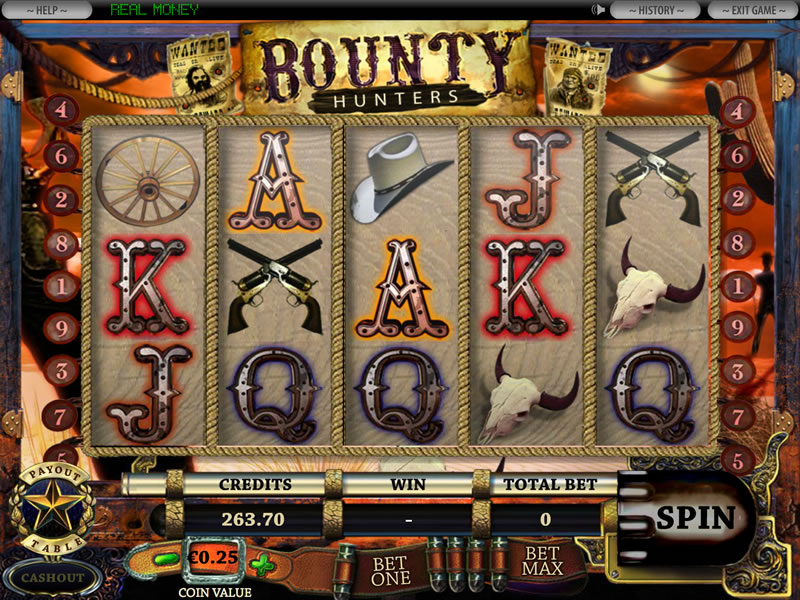Viewport: 800px width, 600px height.
Task: Choose the Bet Max option
Action: [541, 561]
